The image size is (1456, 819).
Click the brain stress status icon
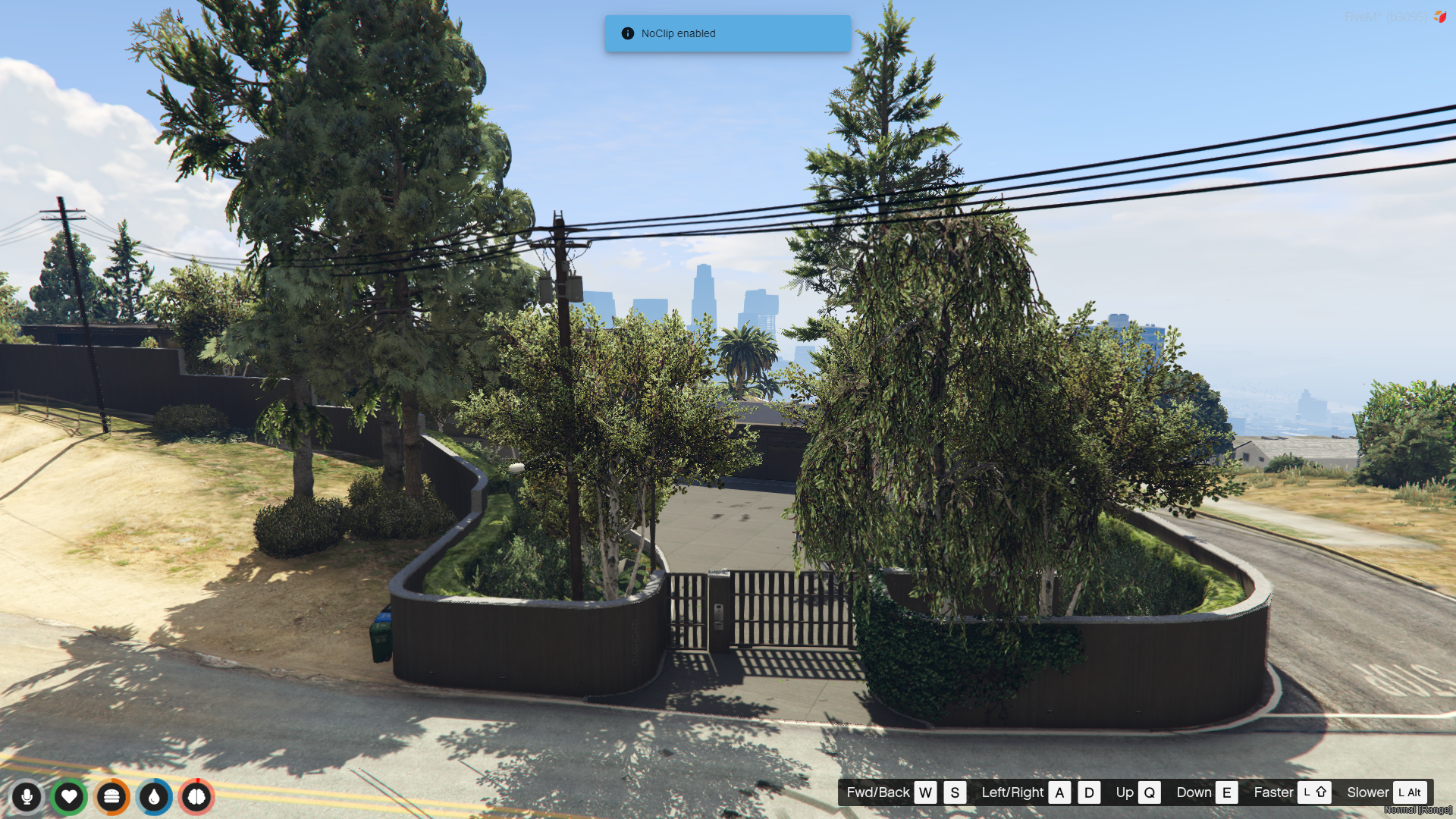click(196, 796)
